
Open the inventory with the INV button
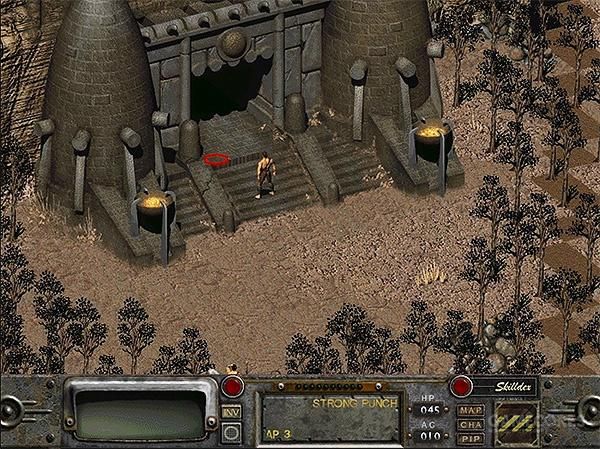pos(231,412)
